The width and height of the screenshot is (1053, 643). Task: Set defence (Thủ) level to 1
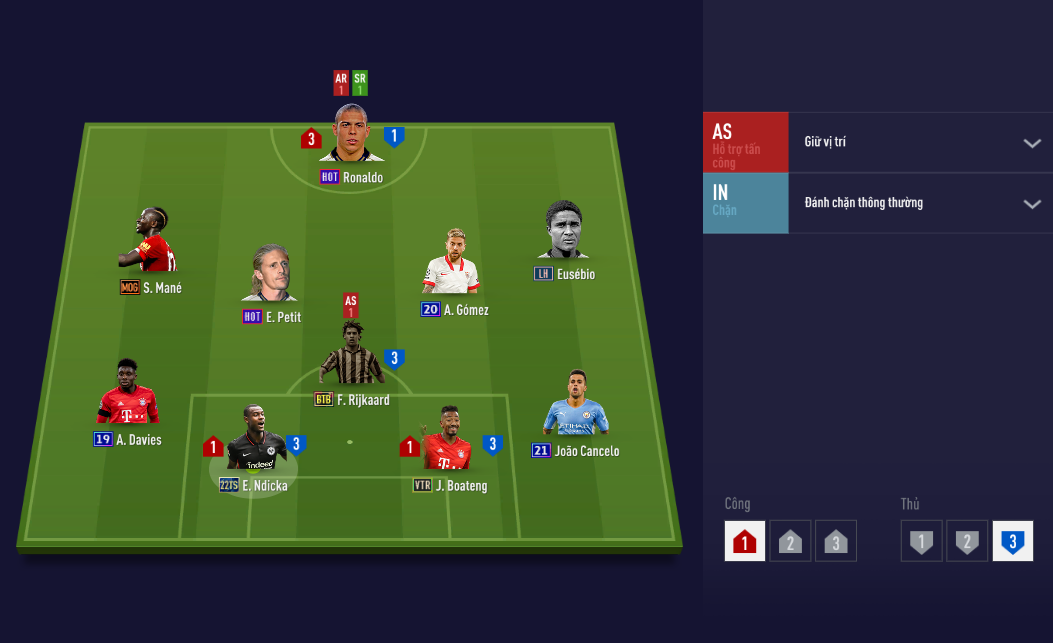pos(921,541)
